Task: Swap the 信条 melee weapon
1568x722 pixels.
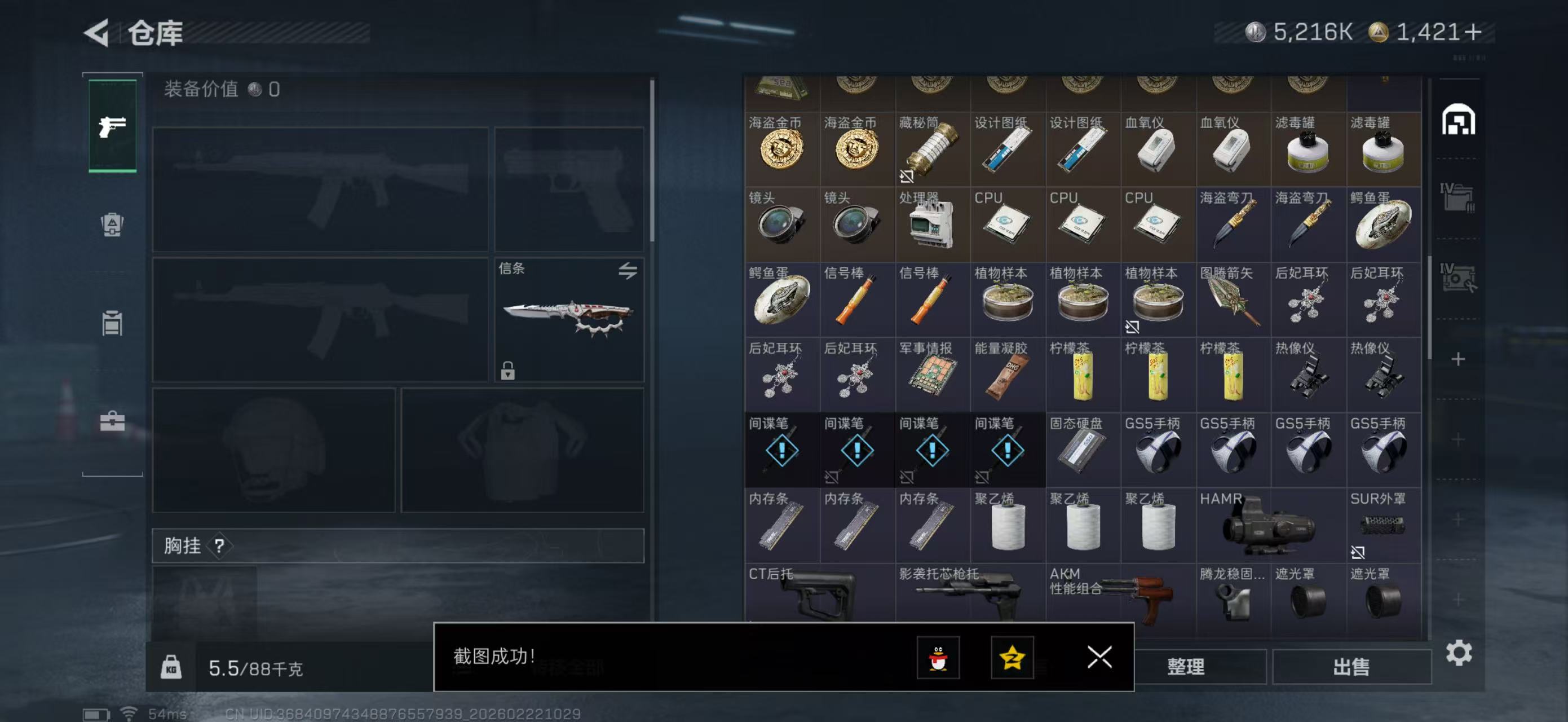Action: [628, 270]
